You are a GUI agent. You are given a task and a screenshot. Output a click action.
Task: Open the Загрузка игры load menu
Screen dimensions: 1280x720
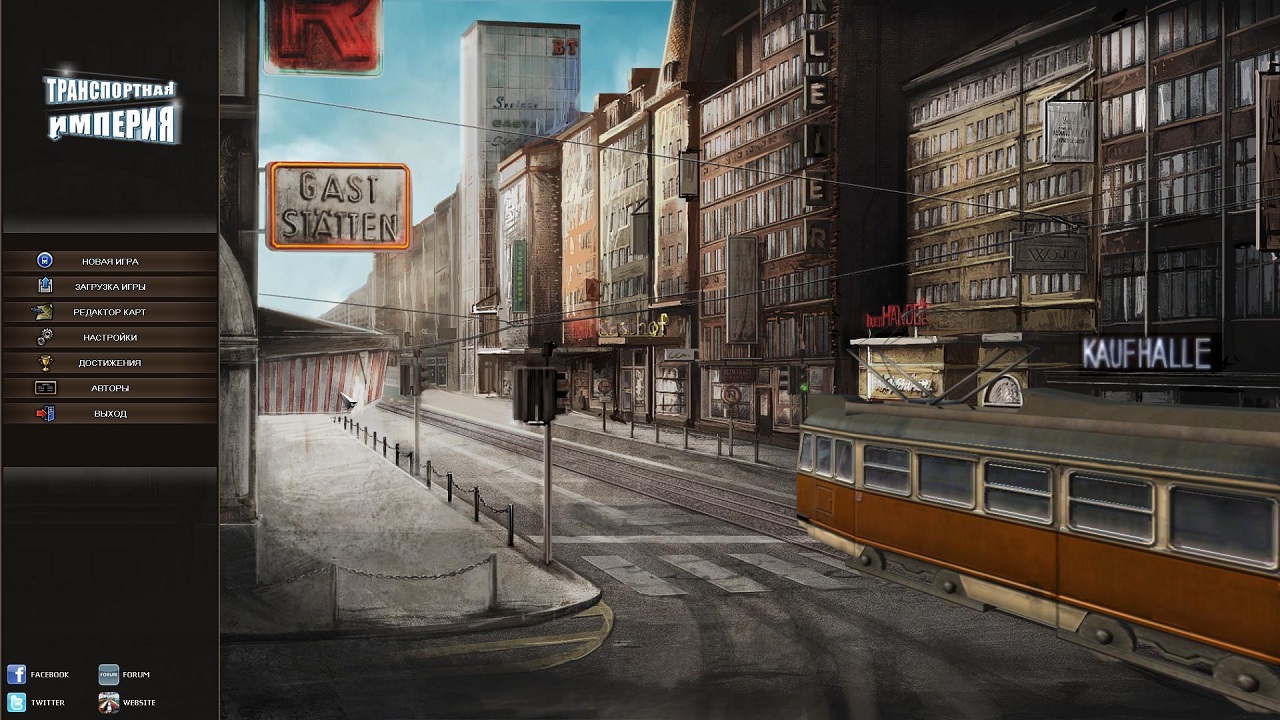coord(110,287)
